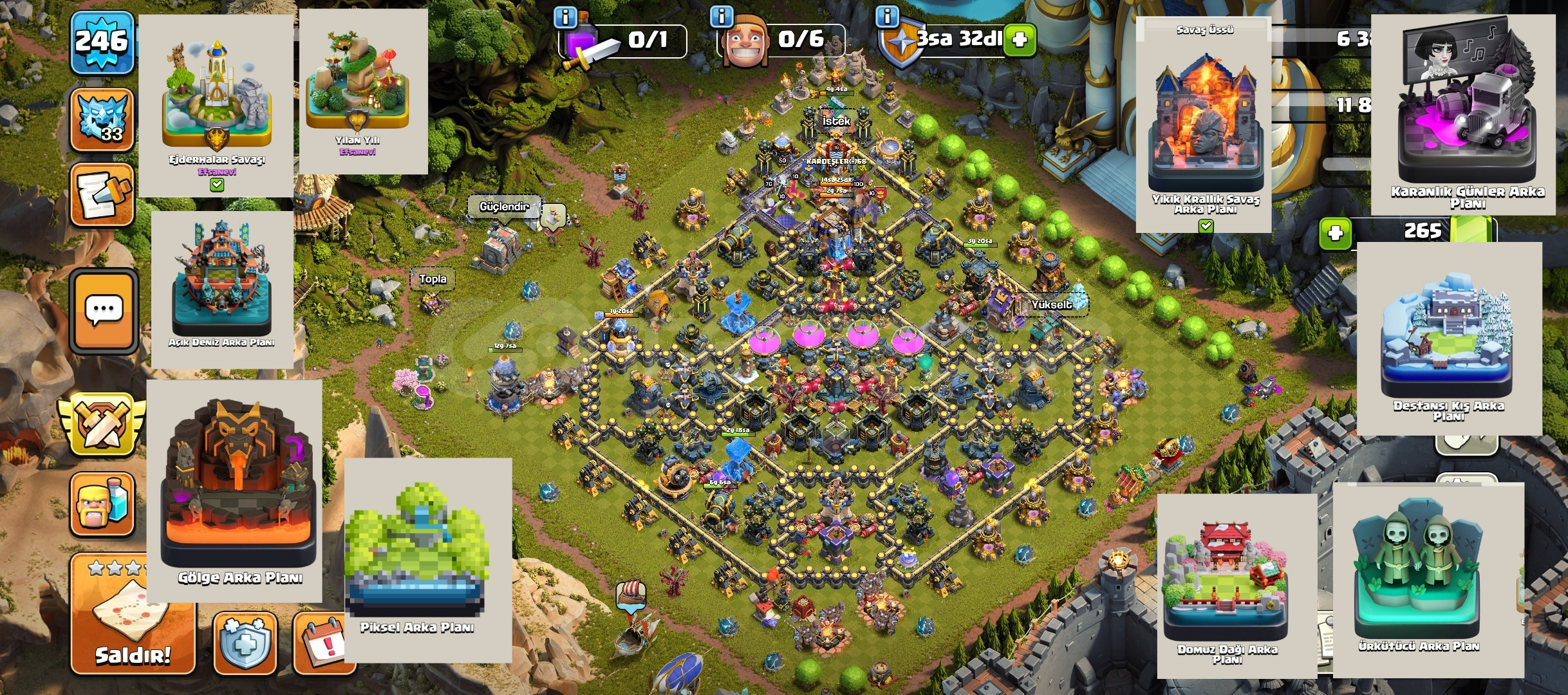Click the Topla collect bubble
The height and width of the screenshot is (695, 1568).
tap(433, 279)
